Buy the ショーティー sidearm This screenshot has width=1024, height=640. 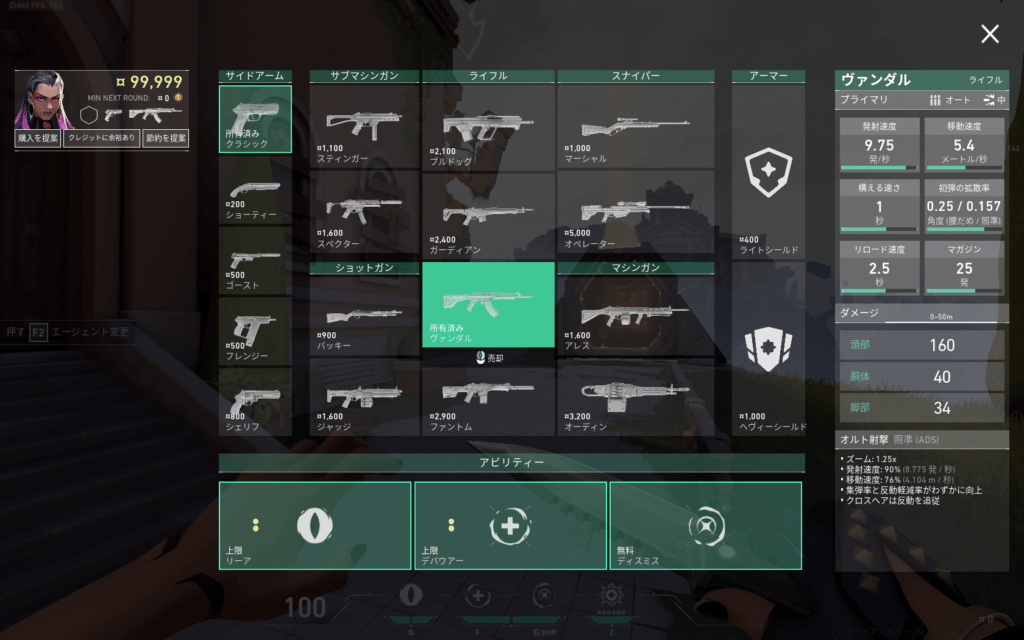255,189
